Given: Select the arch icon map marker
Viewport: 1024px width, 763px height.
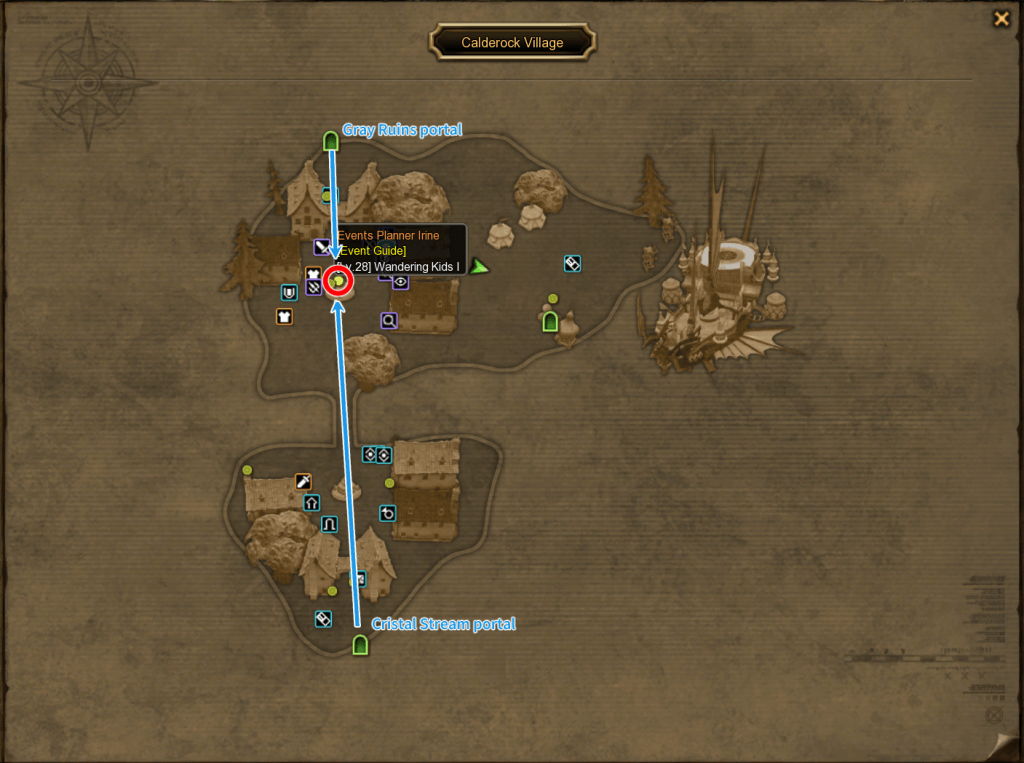Looking at the screenshot, I should [329, 524].
